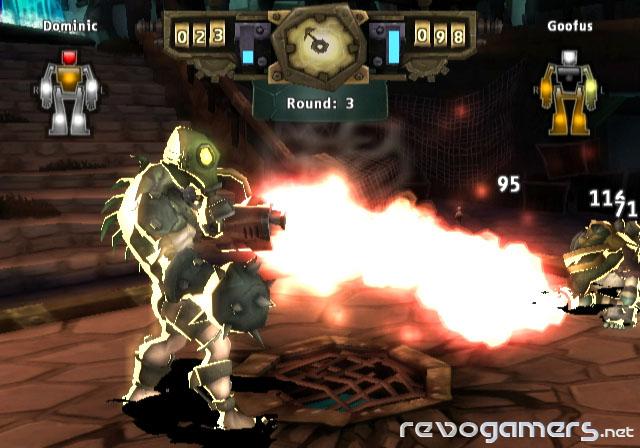The width and height of the screenshot is (640, 448).
Task: Select Dominic's robot status icon
Action: pos(70,90)
